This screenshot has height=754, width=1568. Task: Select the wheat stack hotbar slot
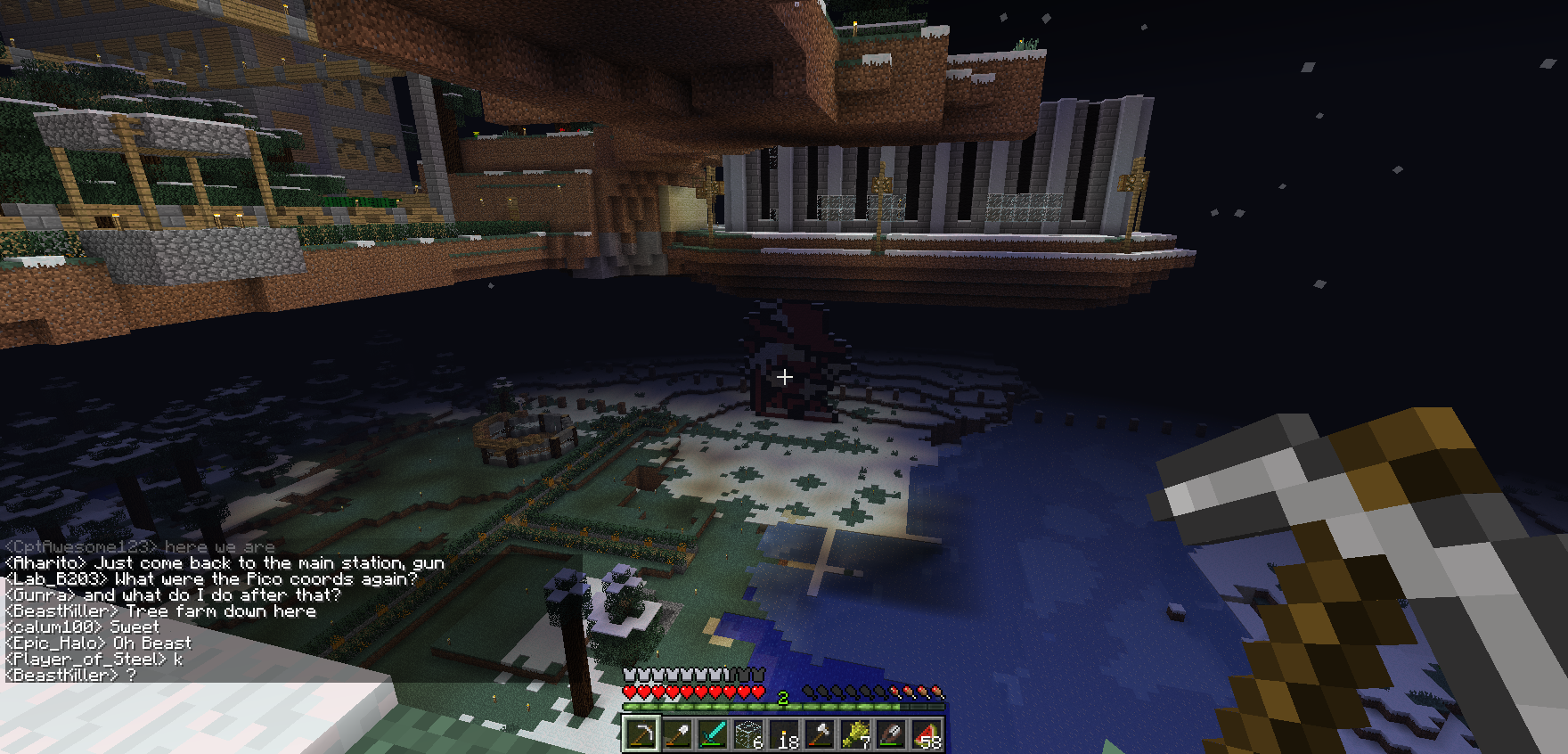click(855, 734)
